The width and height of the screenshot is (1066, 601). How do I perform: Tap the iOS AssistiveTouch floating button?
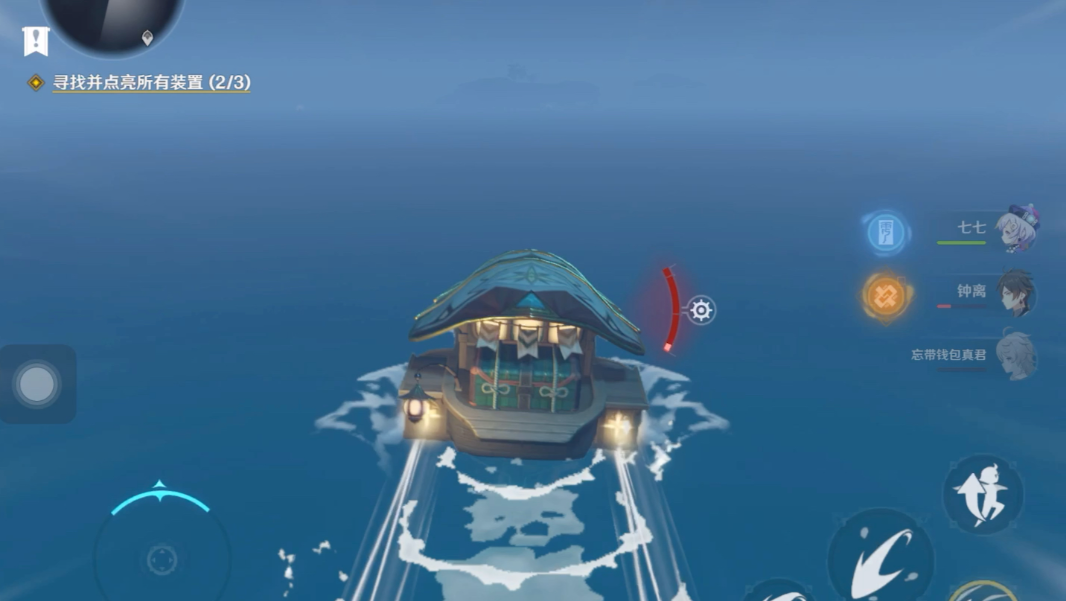click(38, 384)
